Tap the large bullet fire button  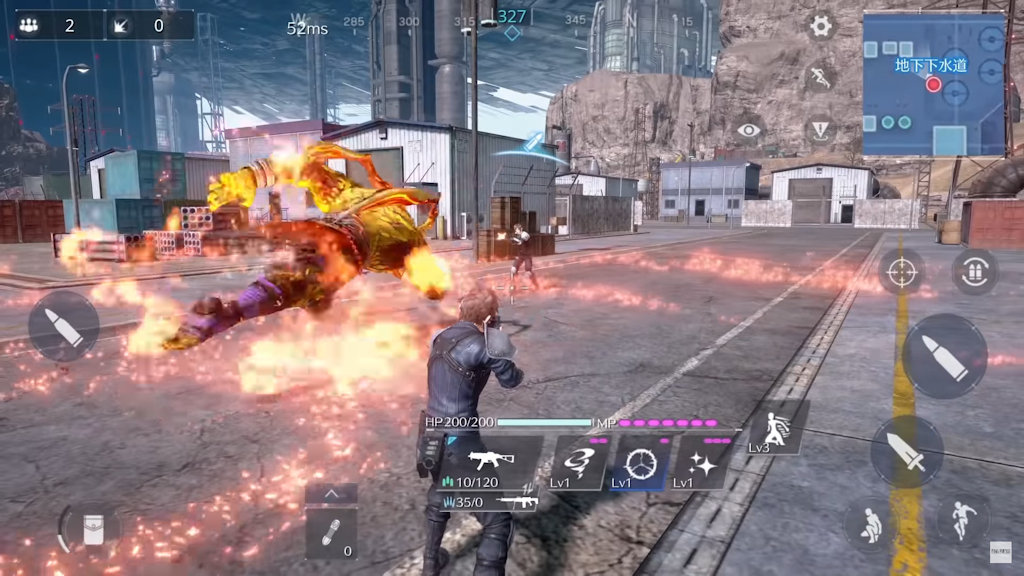(x=944, y=357)
